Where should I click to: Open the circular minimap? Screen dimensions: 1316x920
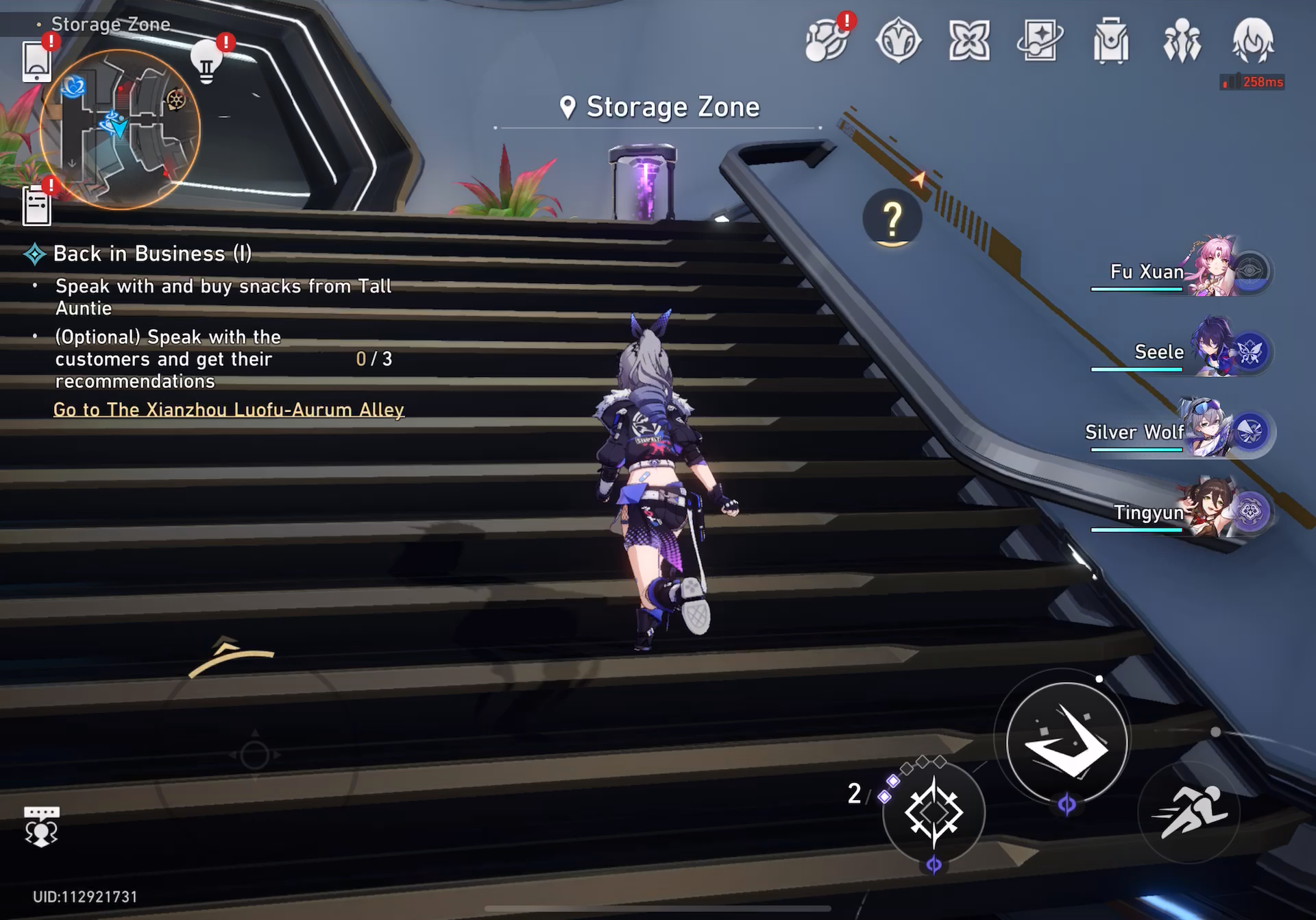point(120,129)
